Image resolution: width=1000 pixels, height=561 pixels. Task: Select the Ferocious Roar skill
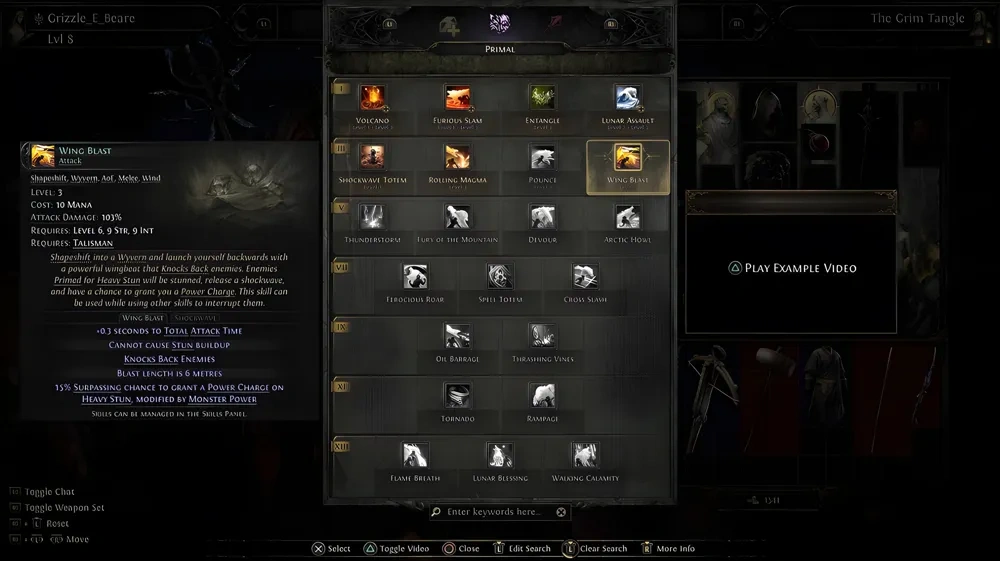point(415,277)
